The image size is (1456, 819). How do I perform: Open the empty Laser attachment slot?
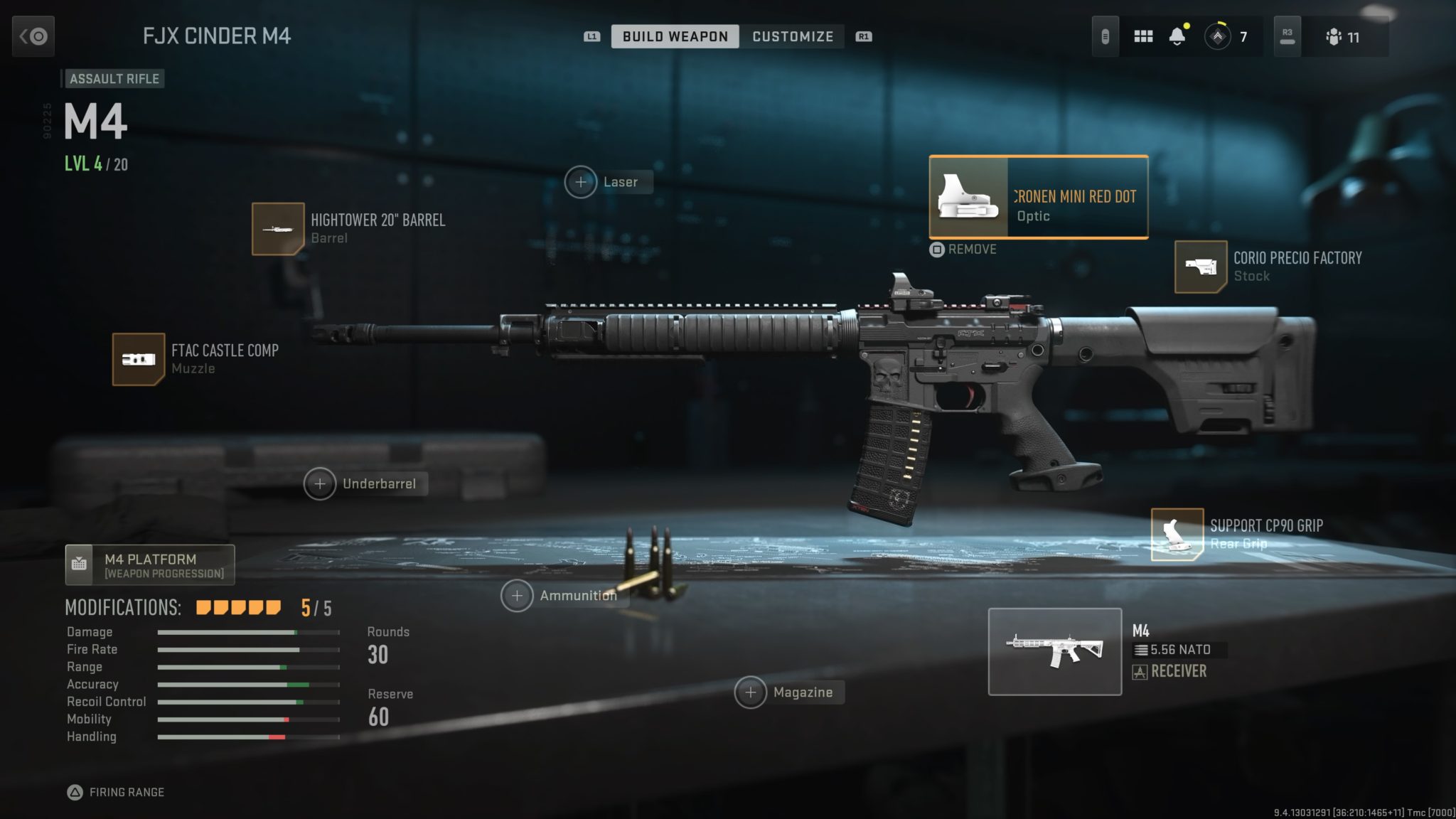(582, 181)
